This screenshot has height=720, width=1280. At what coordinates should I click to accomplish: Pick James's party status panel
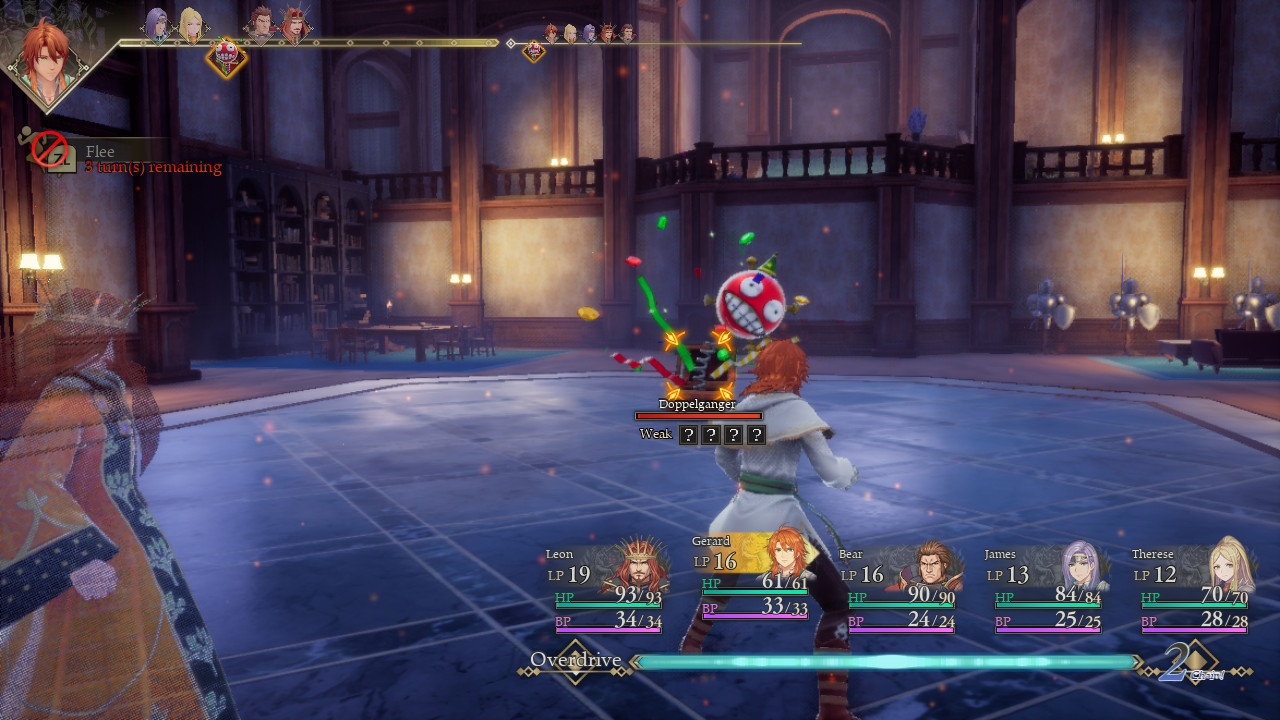[x=1047, y=588]
